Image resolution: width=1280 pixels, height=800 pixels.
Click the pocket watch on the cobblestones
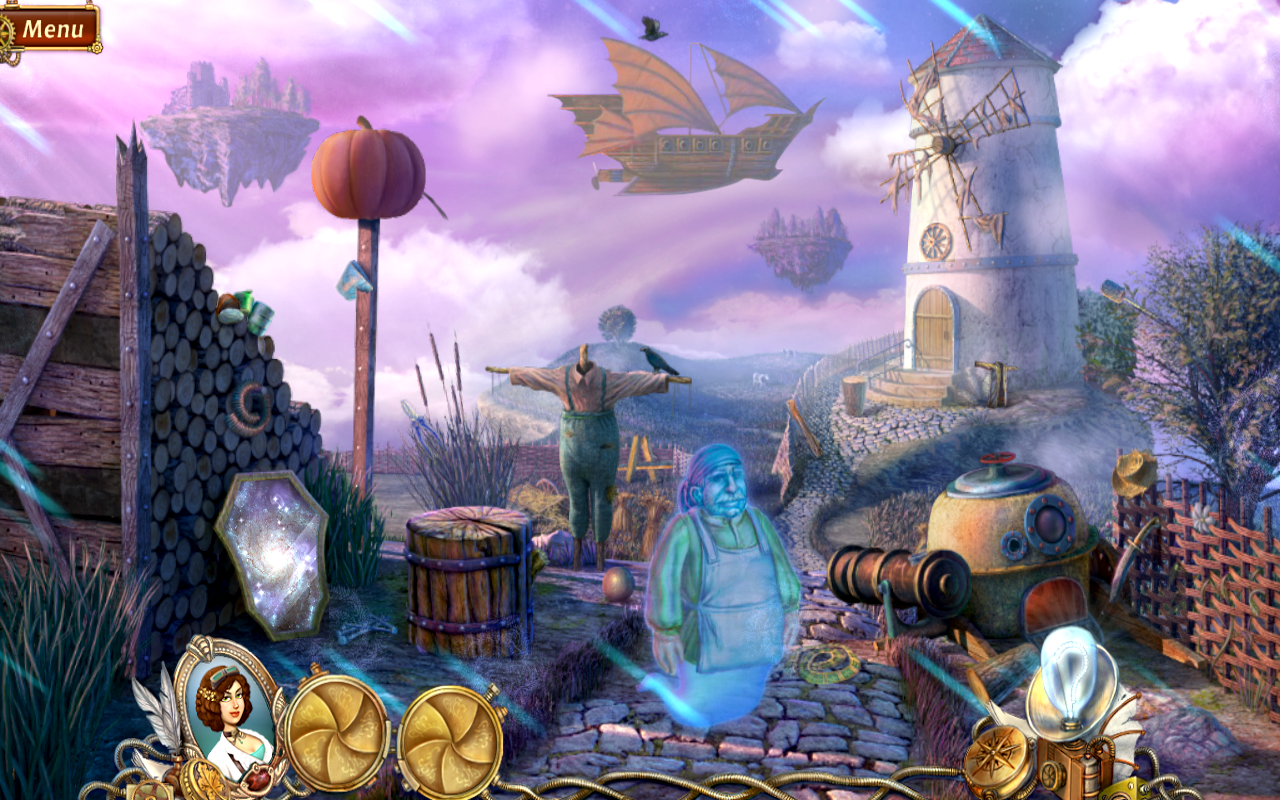tap(825, 662)
